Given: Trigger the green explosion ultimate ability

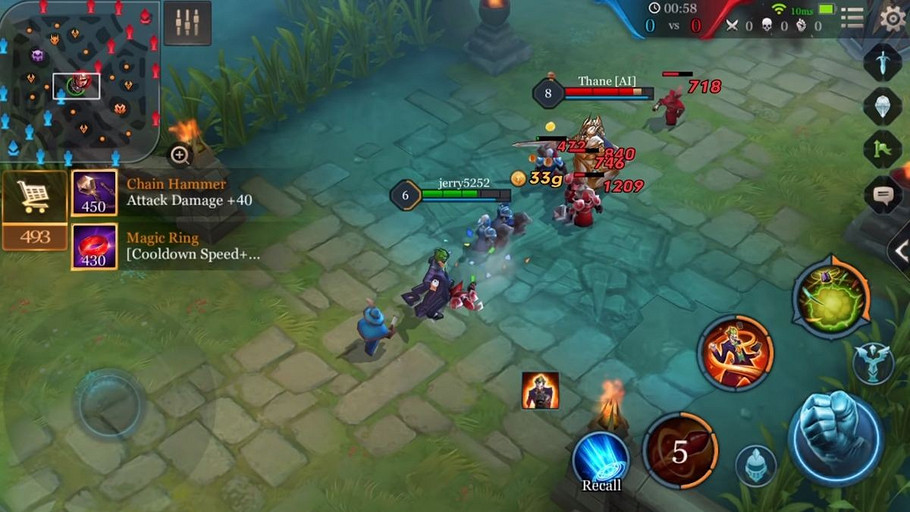Looking at the screenshot, I should pyautogui.click(x=831, y=296).
